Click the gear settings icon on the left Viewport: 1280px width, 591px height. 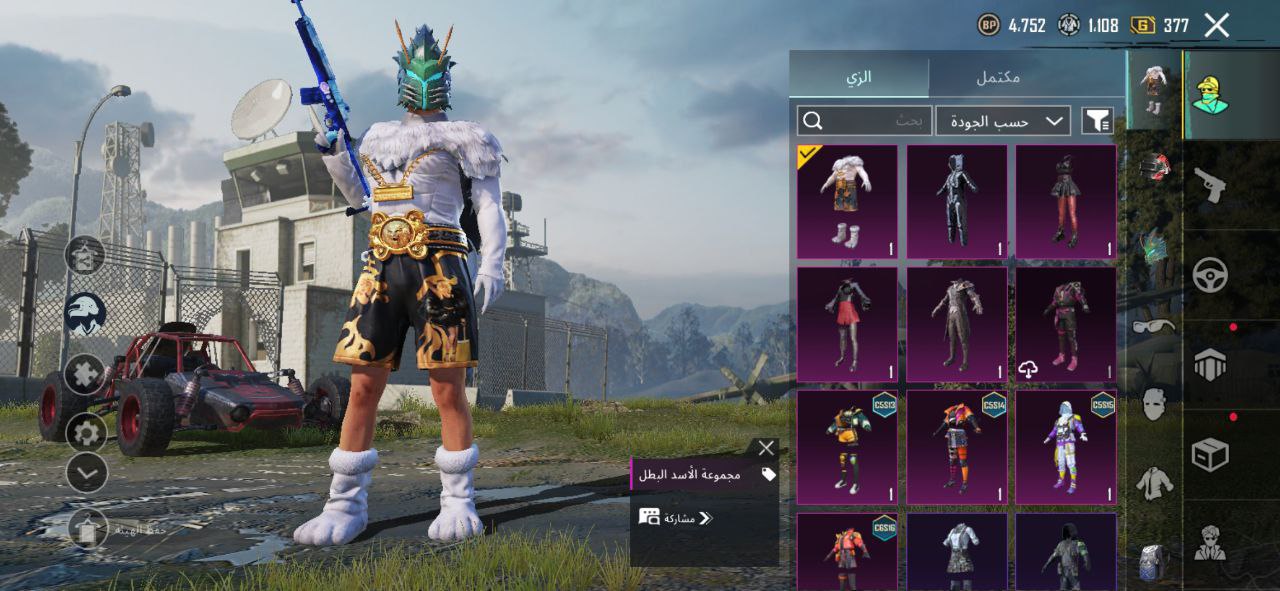pyautogui.click(x=86, y=432)
